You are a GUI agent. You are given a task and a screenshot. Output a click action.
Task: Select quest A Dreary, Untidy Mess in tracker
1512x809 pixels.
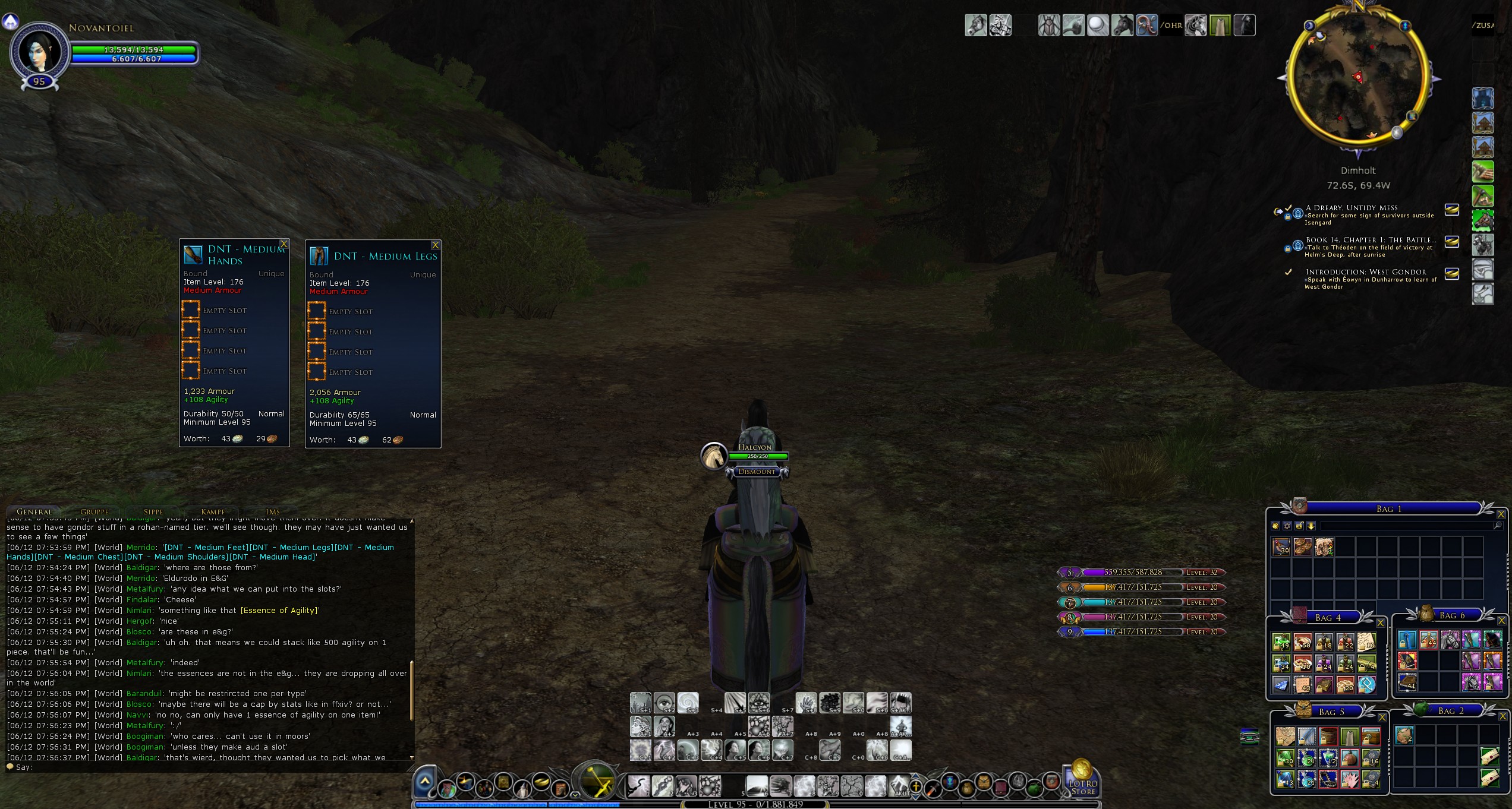(1352, 208)
